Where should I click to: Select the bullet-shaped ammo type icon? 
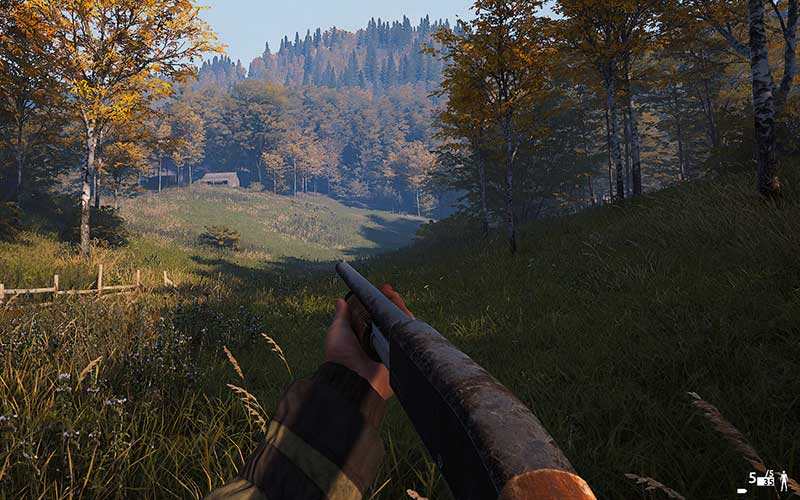[x=742, y=491]
